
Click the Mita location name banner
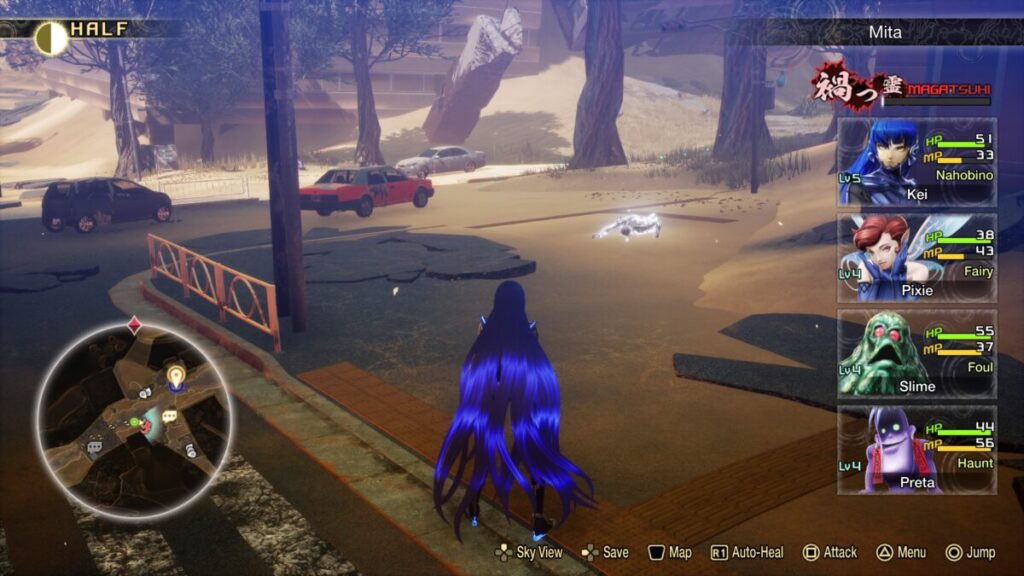click(x=884, y=32)
